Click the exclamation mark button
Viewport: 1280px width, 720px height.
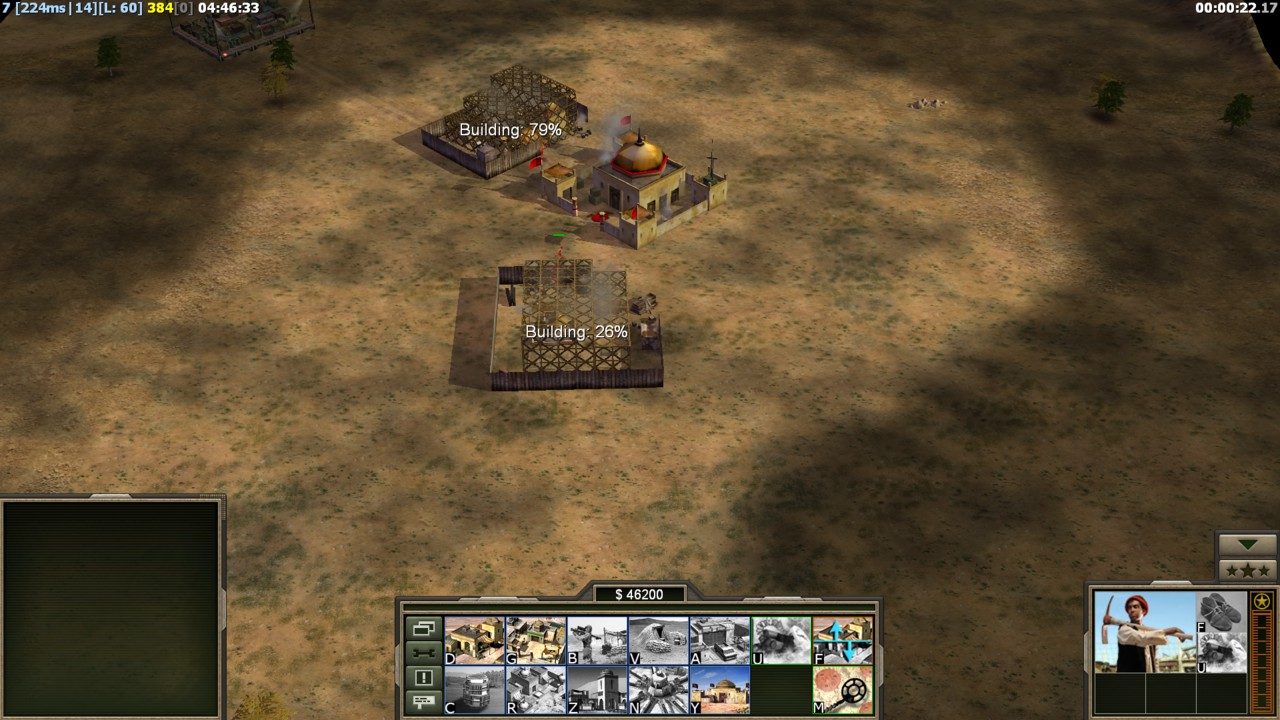pyautogui.click(x=423, y=677)
